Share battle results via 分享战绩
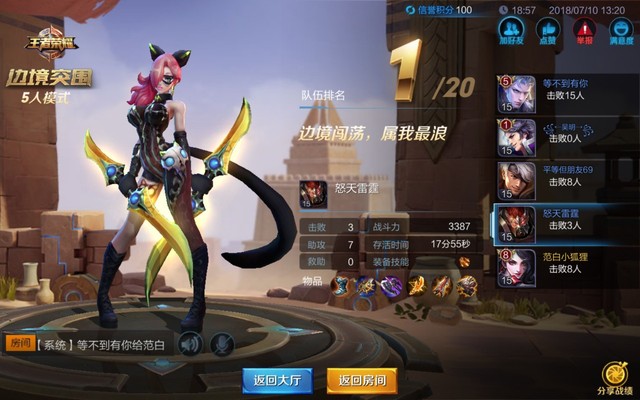The height and width of the screenshot is (400, 640). point(614,378)
